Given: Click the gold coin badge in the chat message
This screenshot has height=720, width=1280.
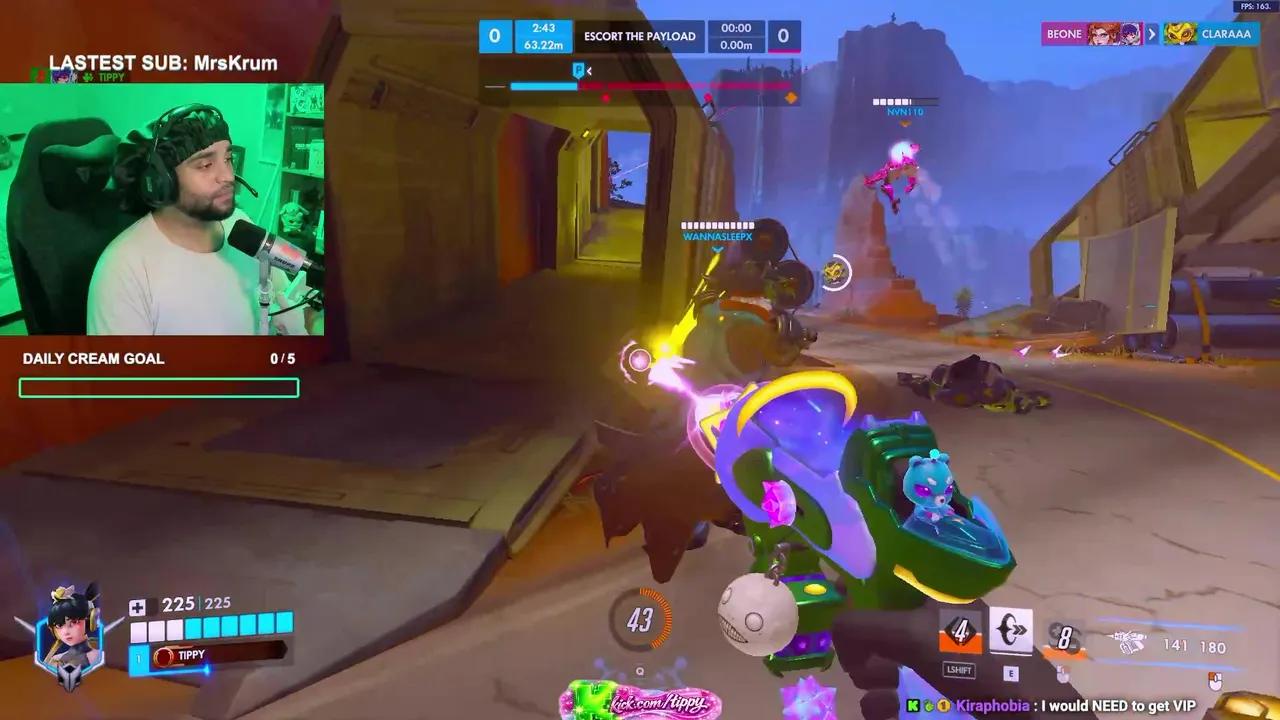Looking at the screenshot, I should [x=946, y=705].
